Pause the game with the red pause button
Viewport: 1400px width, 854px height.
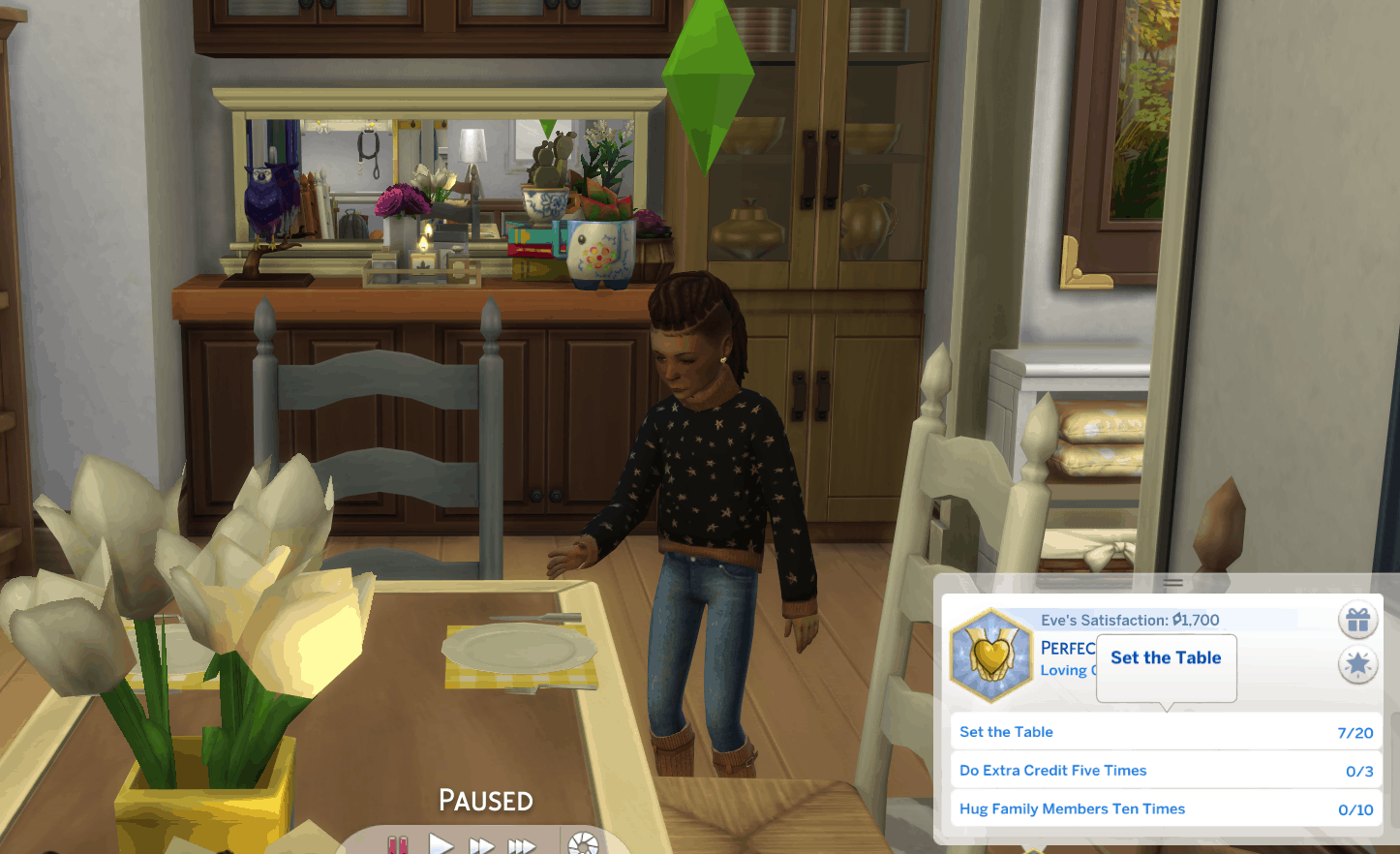coord(398,845)
